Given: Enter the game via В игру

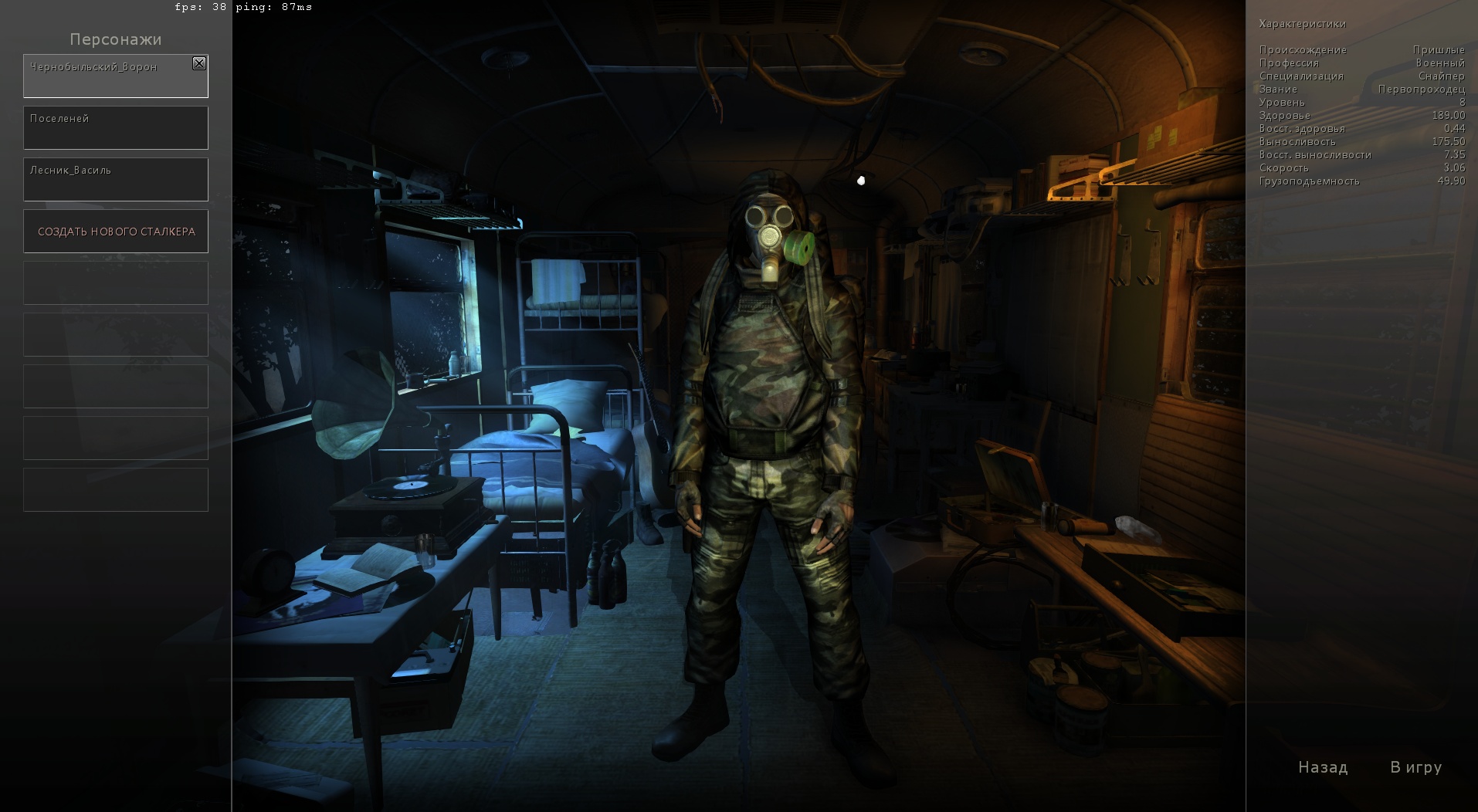Looking at the screenshot, I should (x=1415, y=767).
